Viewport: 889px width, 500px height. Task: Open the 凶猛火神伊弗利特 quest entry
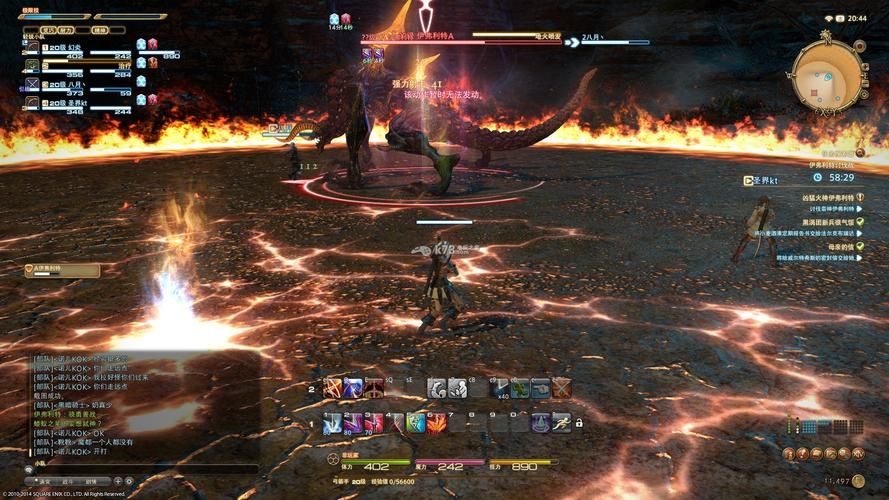coord(828,197)
